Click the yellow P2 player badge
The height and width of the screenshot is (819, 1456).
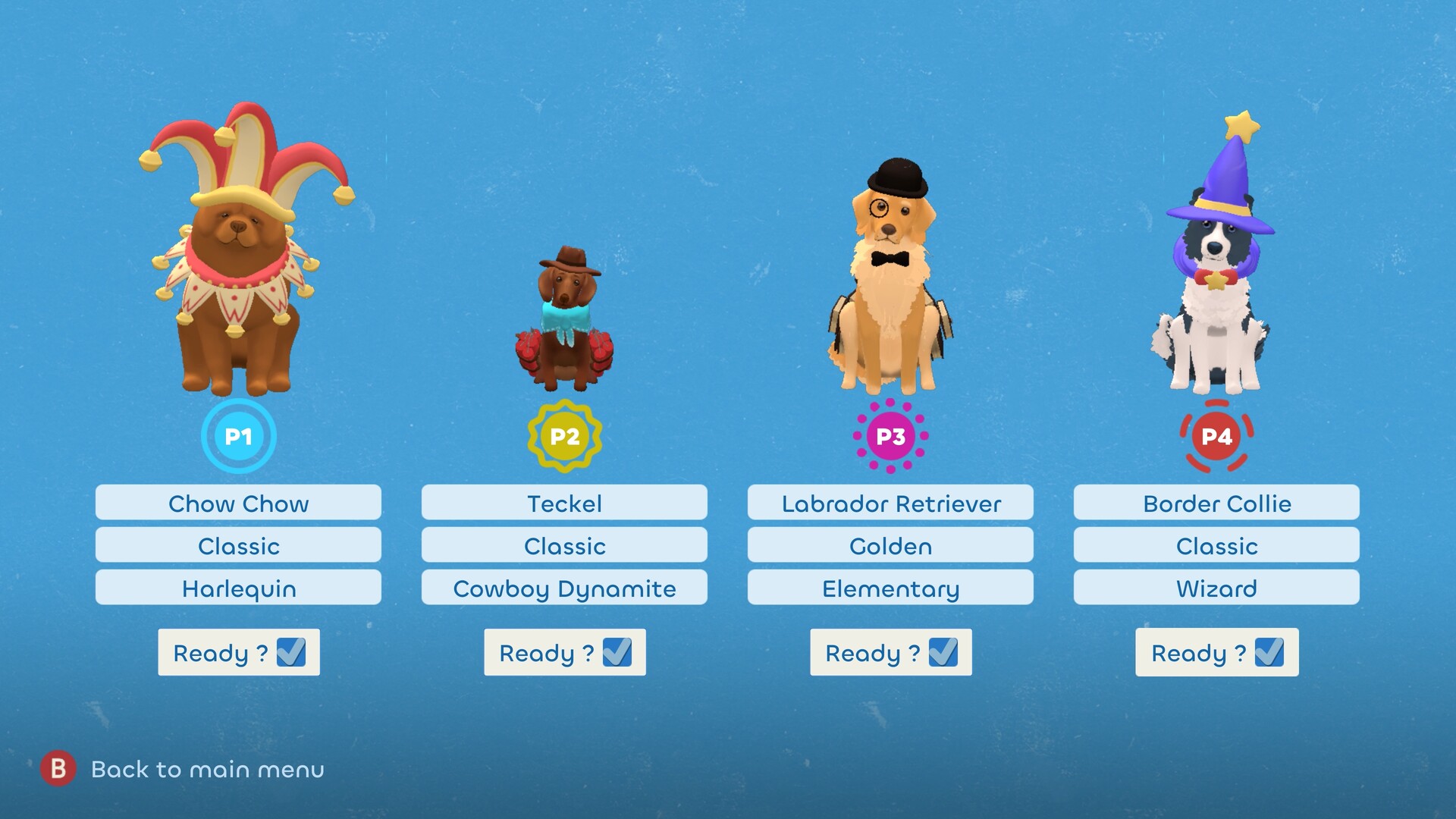564,436
